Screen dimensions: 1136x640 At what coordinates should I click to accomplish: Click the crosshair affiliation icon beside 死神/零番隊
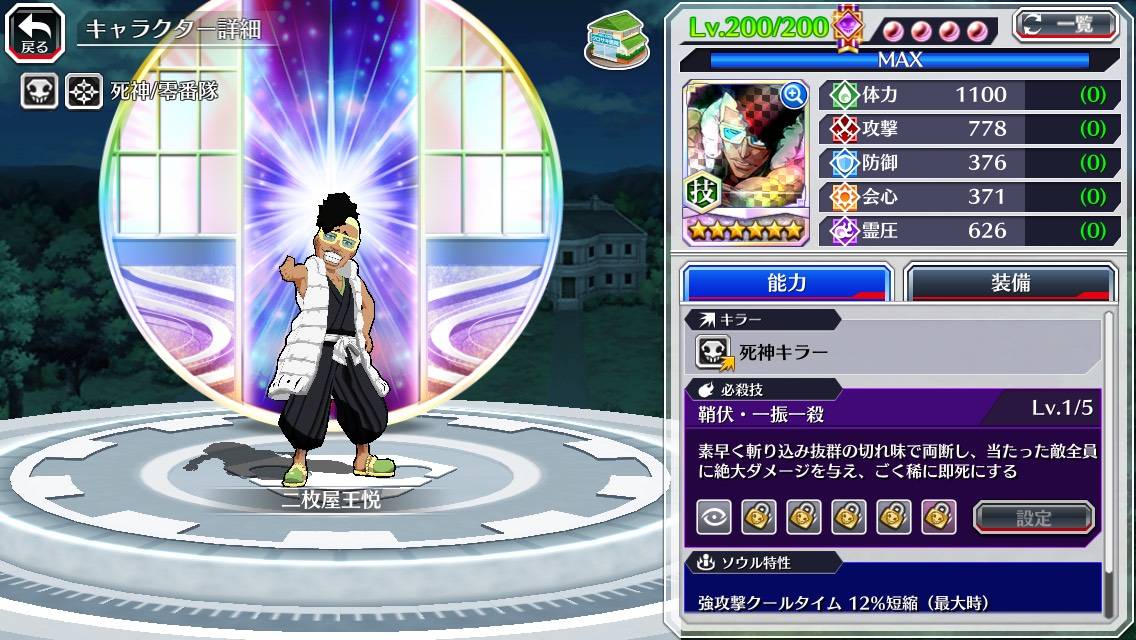pos(84,92)
